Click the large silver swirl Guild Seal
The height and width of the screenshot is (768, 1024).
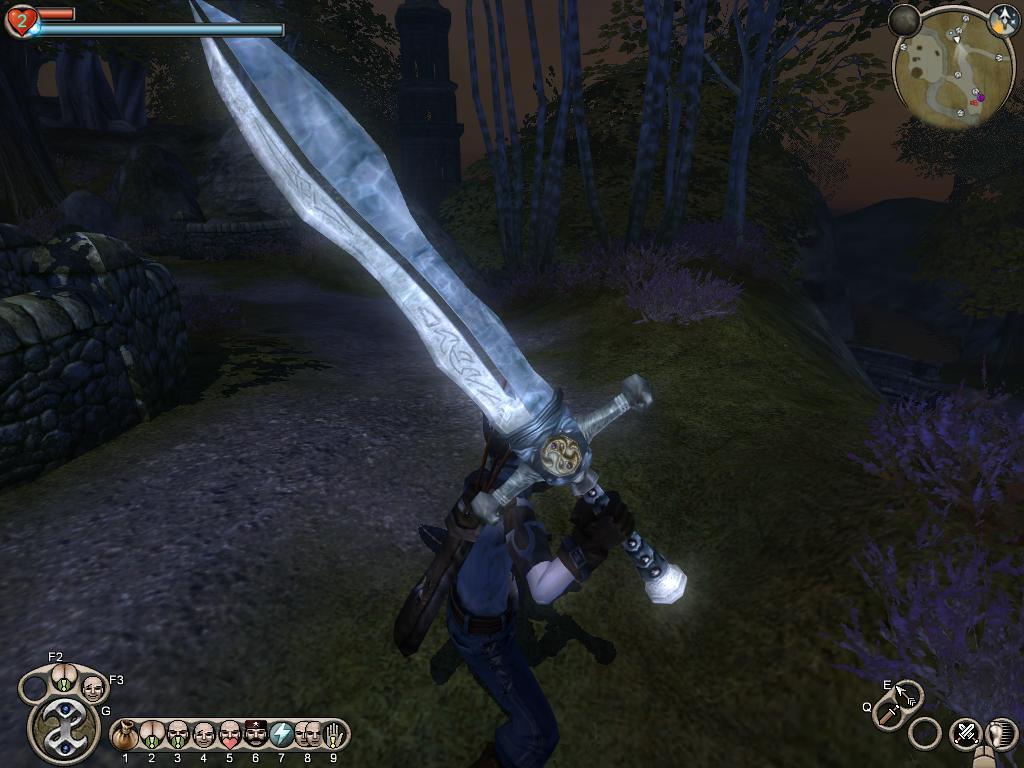coord(63,725)
